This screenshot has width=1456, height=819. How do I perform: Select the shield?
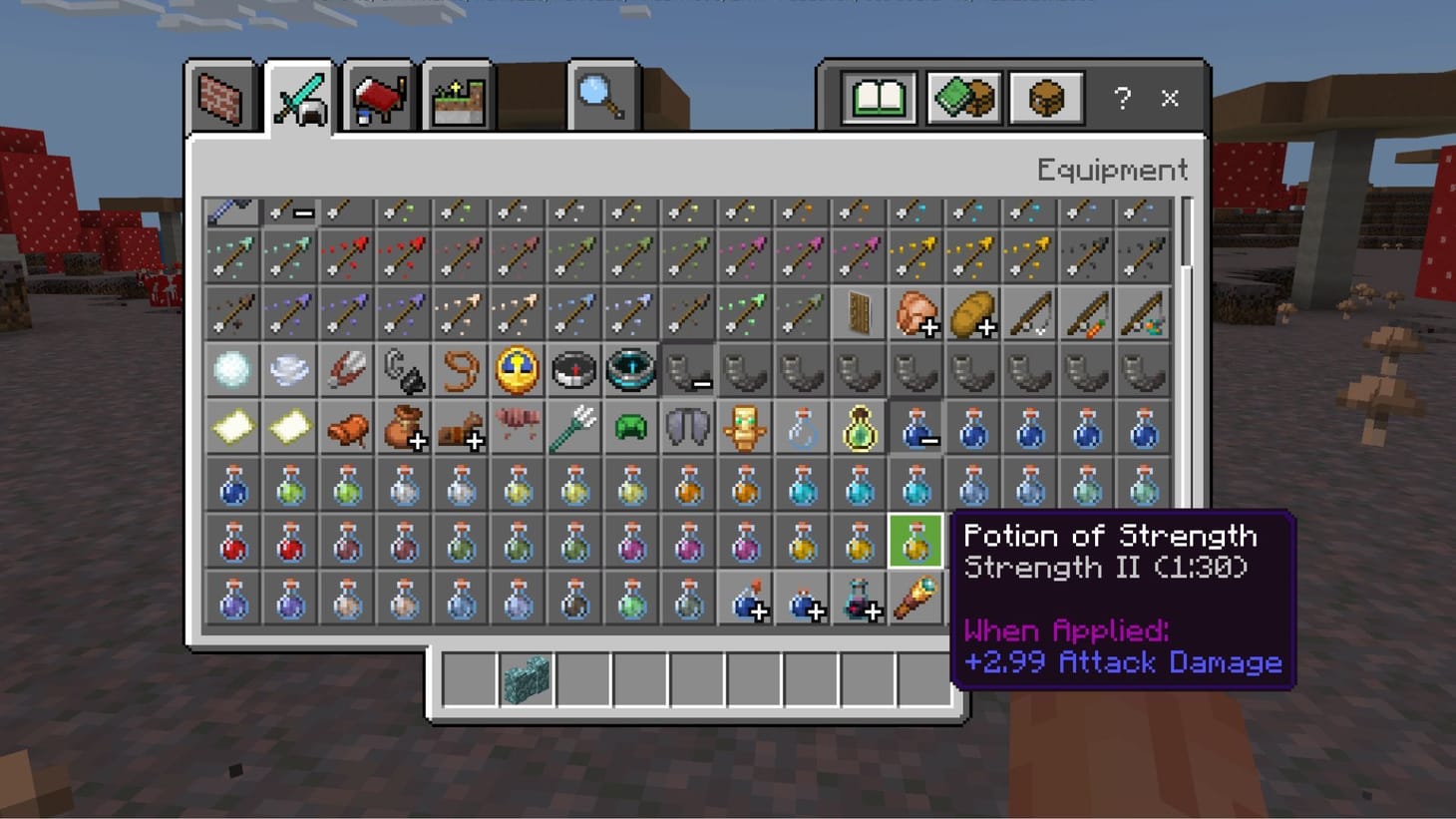click(x=859, y=312)
